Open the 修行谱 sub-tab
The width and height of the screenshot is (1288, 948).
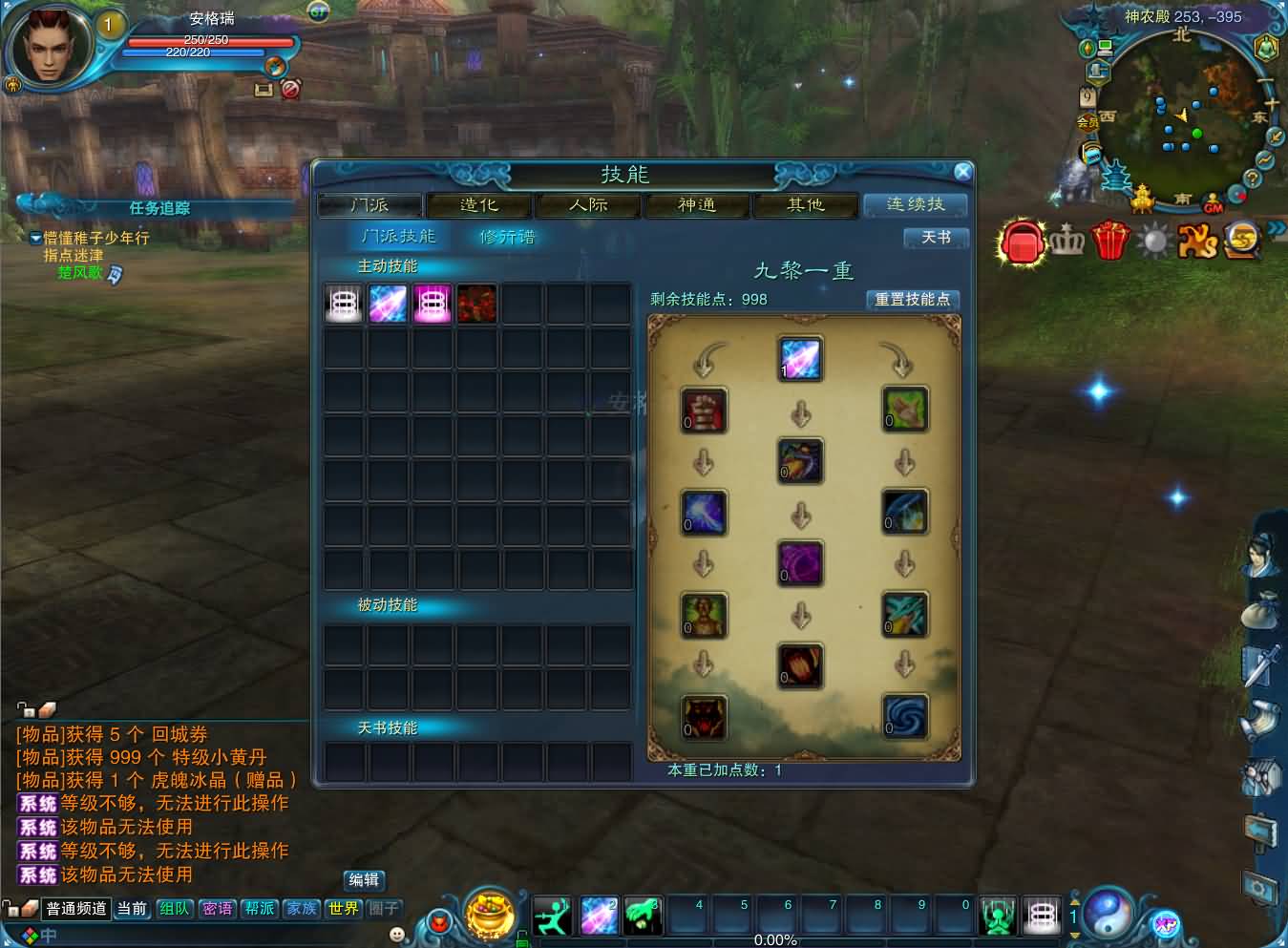[507, 237]
